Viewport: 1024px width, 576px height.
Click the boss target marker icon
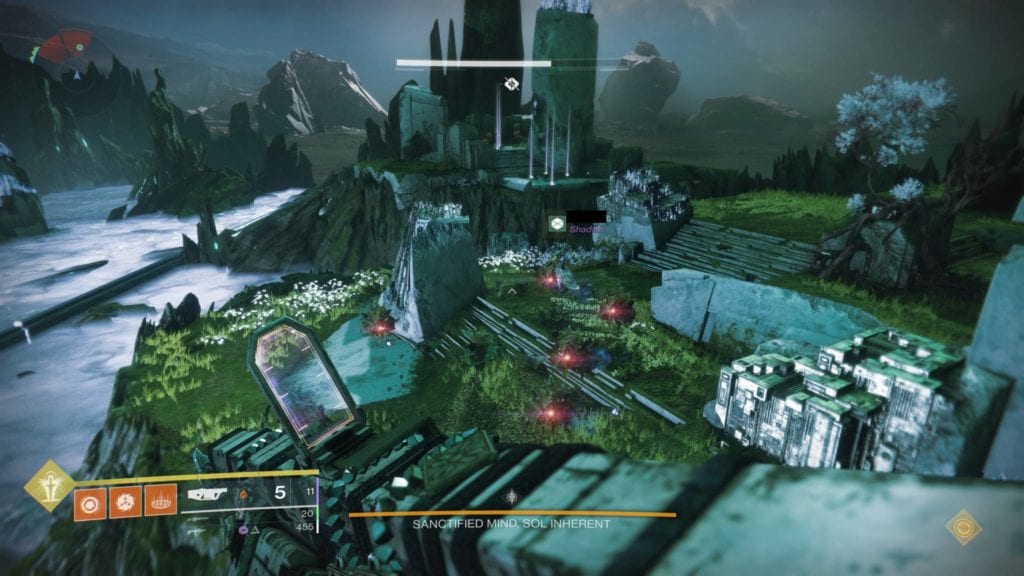[511, 84]
